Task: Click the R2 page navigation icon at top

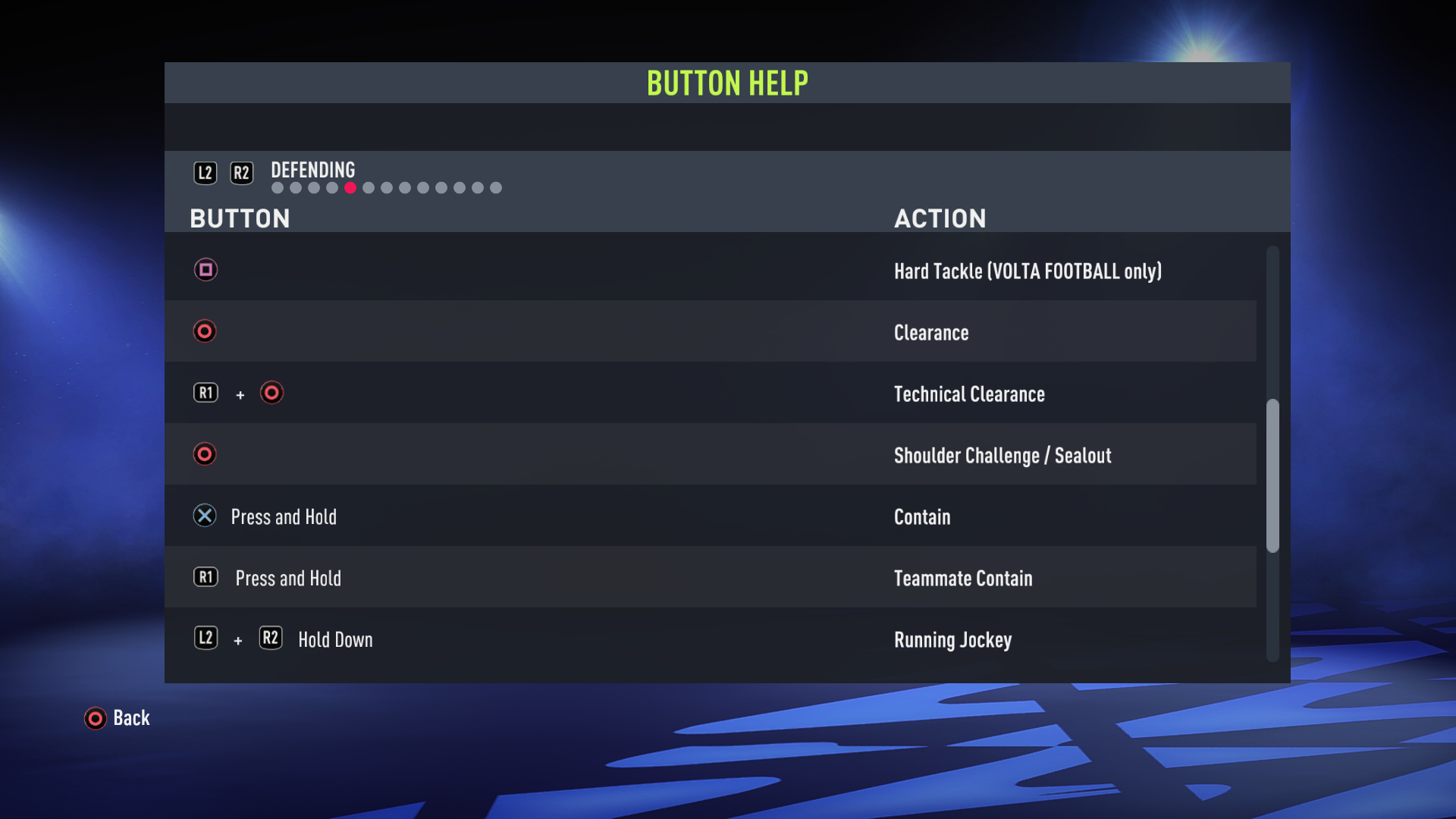Action: pos(242,172)
